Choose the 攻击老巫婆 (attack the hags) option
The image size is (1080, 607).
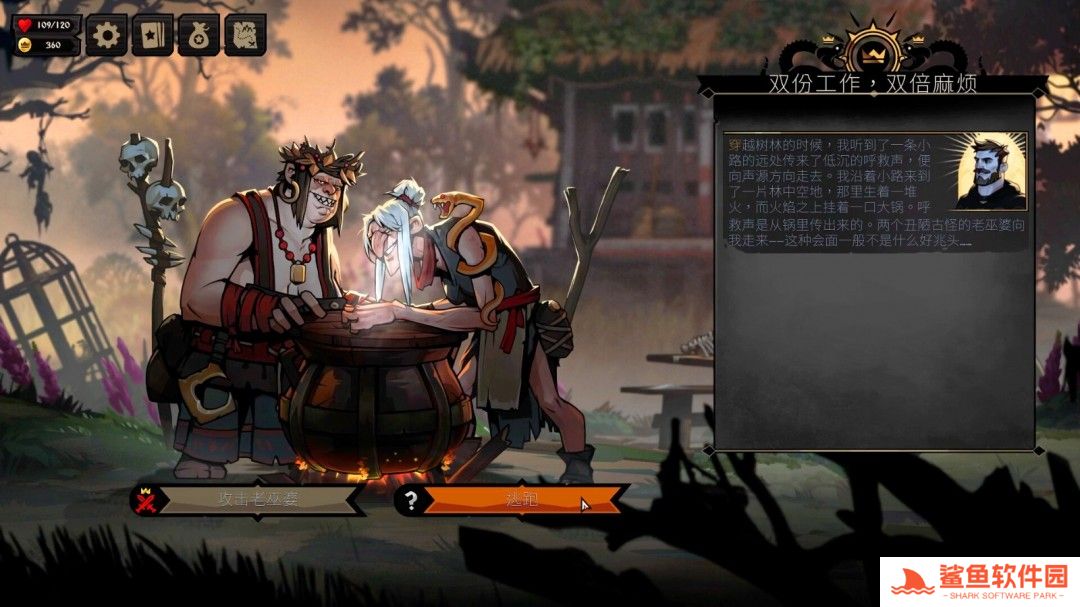click(258, 499)
